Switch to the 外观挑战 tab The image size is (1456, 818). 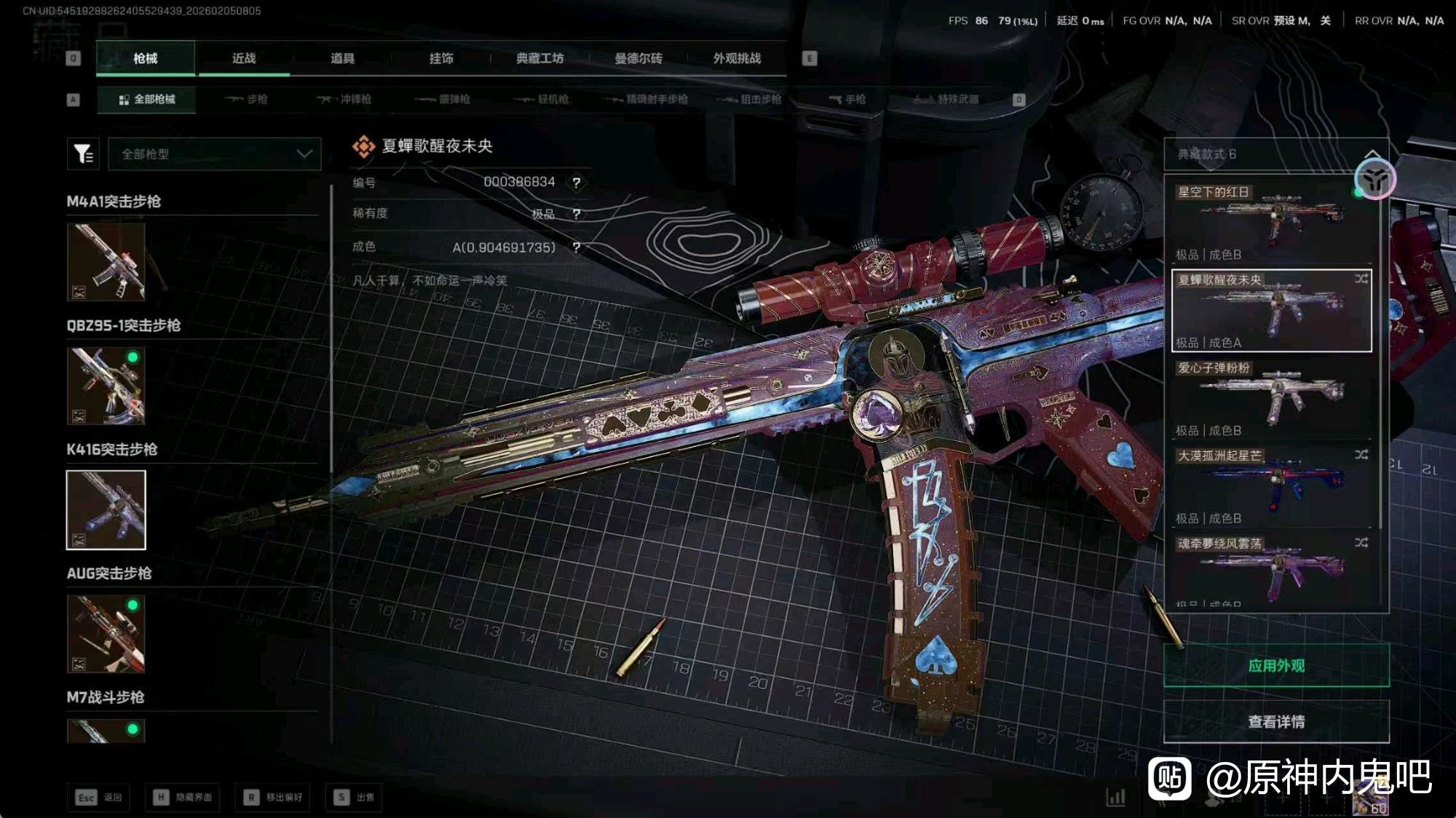tap(737, 58)
